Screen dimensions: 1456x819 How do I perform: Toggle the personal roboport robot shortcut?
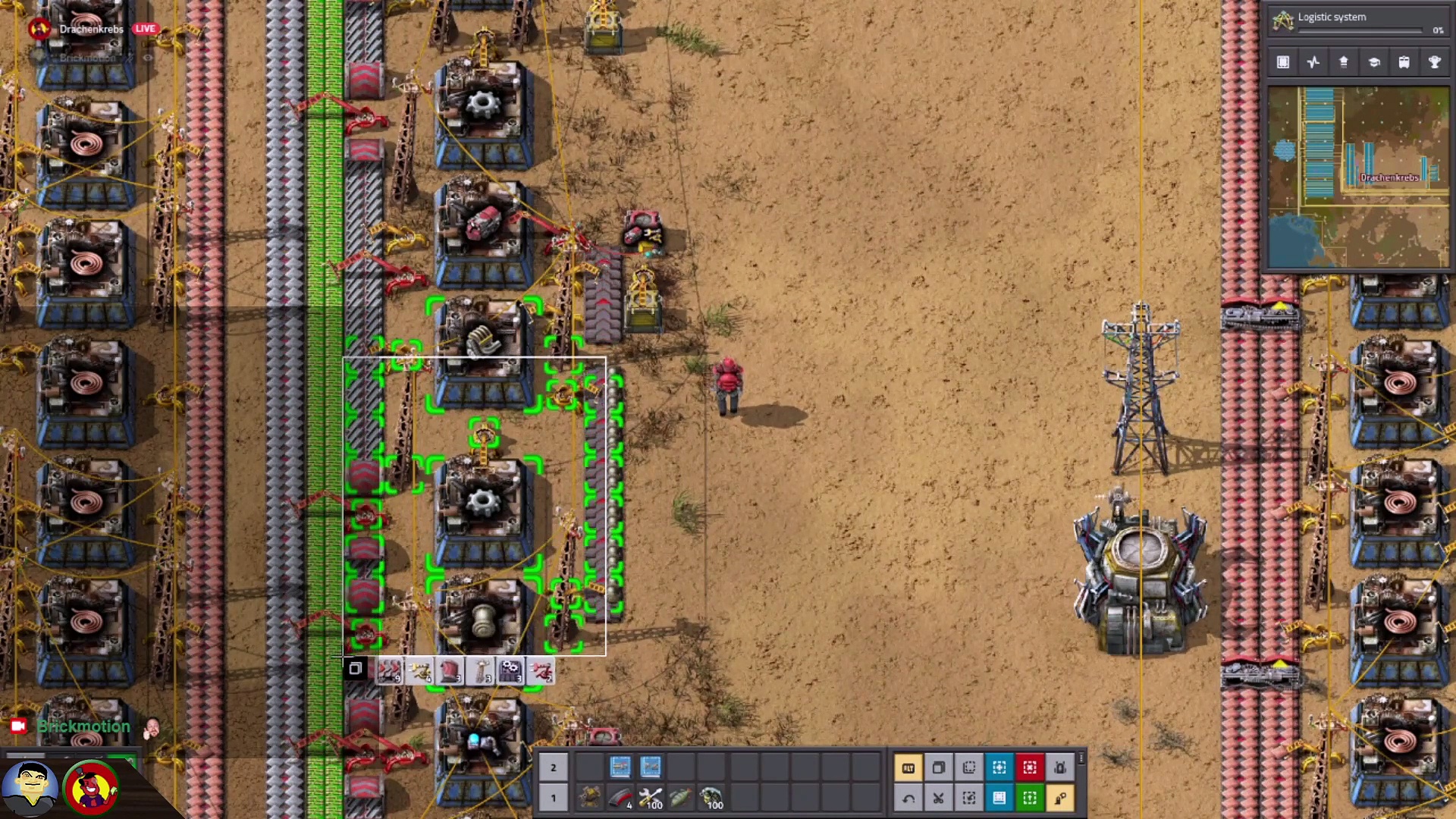1060,767
